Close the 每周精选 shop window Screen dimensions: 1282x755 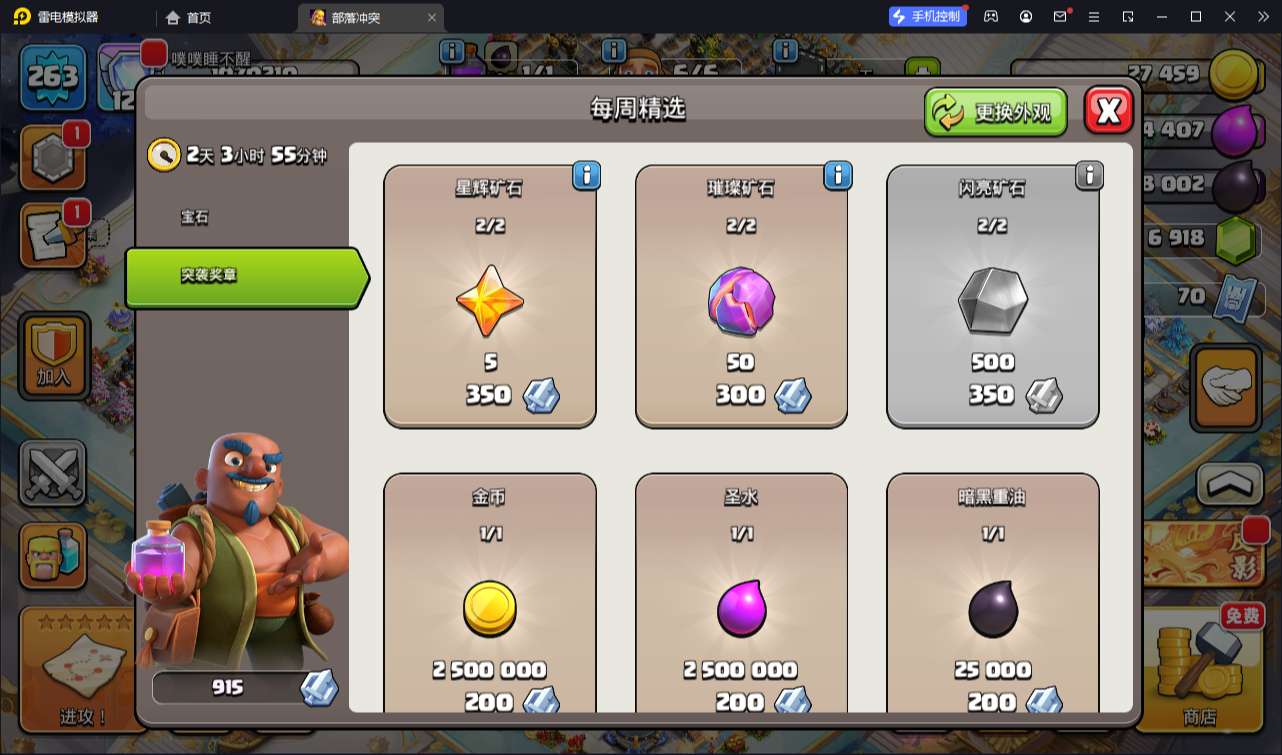(1108, 111)
